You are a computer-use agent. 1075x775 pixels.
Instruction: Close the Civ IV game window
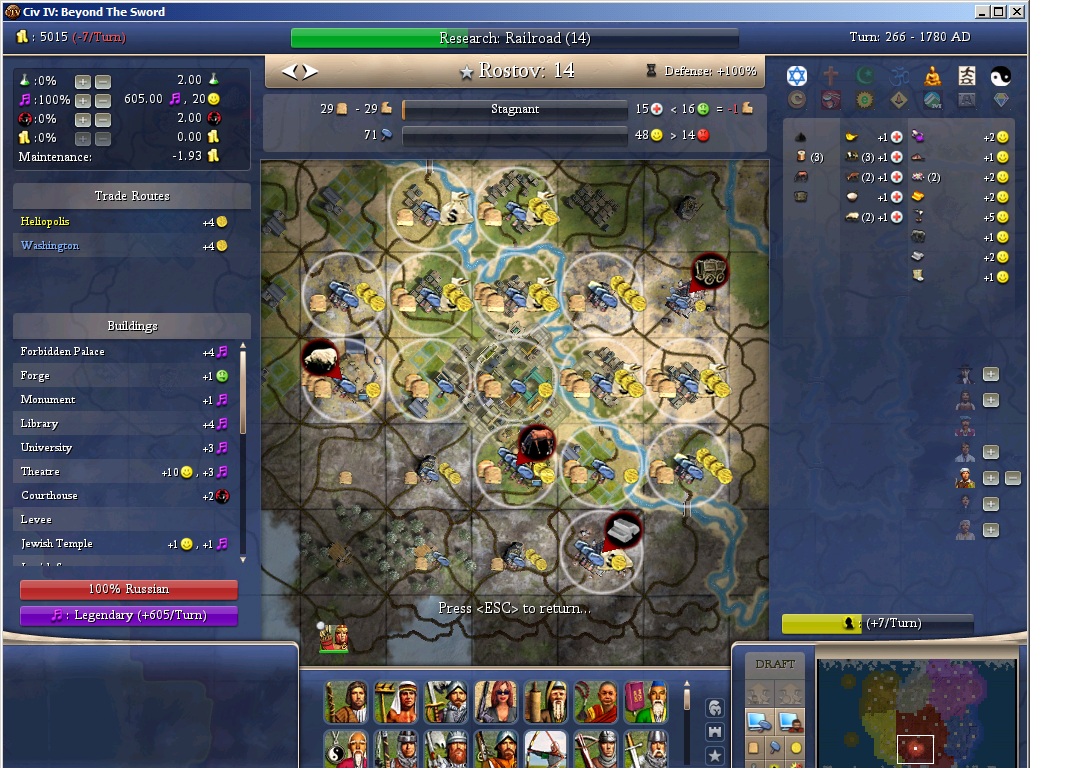pos(1017,12)
